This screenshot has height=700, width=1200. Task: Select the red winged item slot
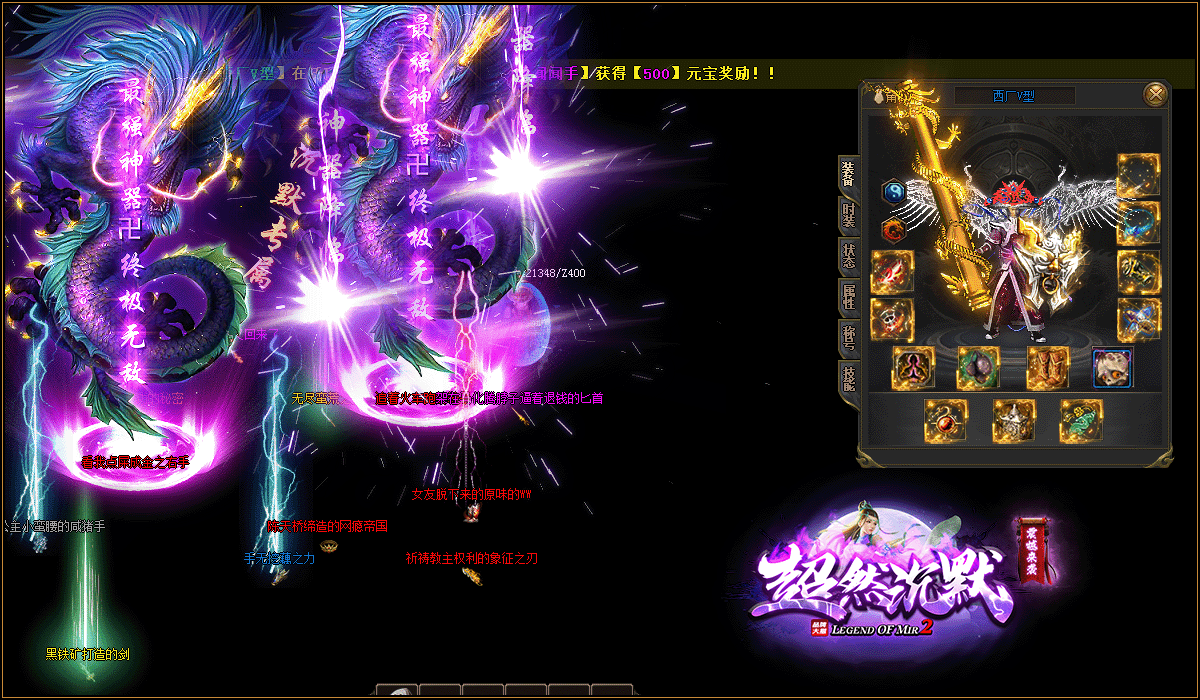[891, 272]
